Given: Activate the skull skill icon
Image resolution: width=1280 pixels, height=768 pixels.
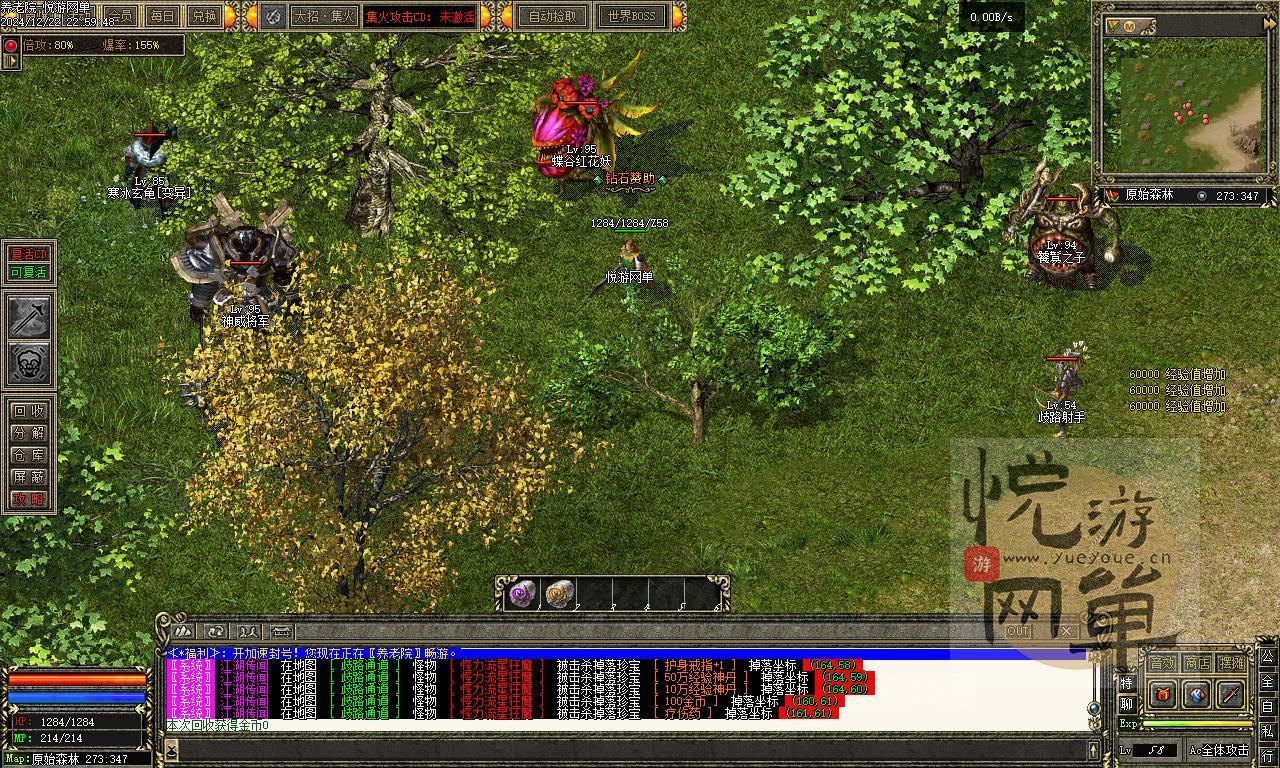Looking at the screenshot, I should click(30, 363).
